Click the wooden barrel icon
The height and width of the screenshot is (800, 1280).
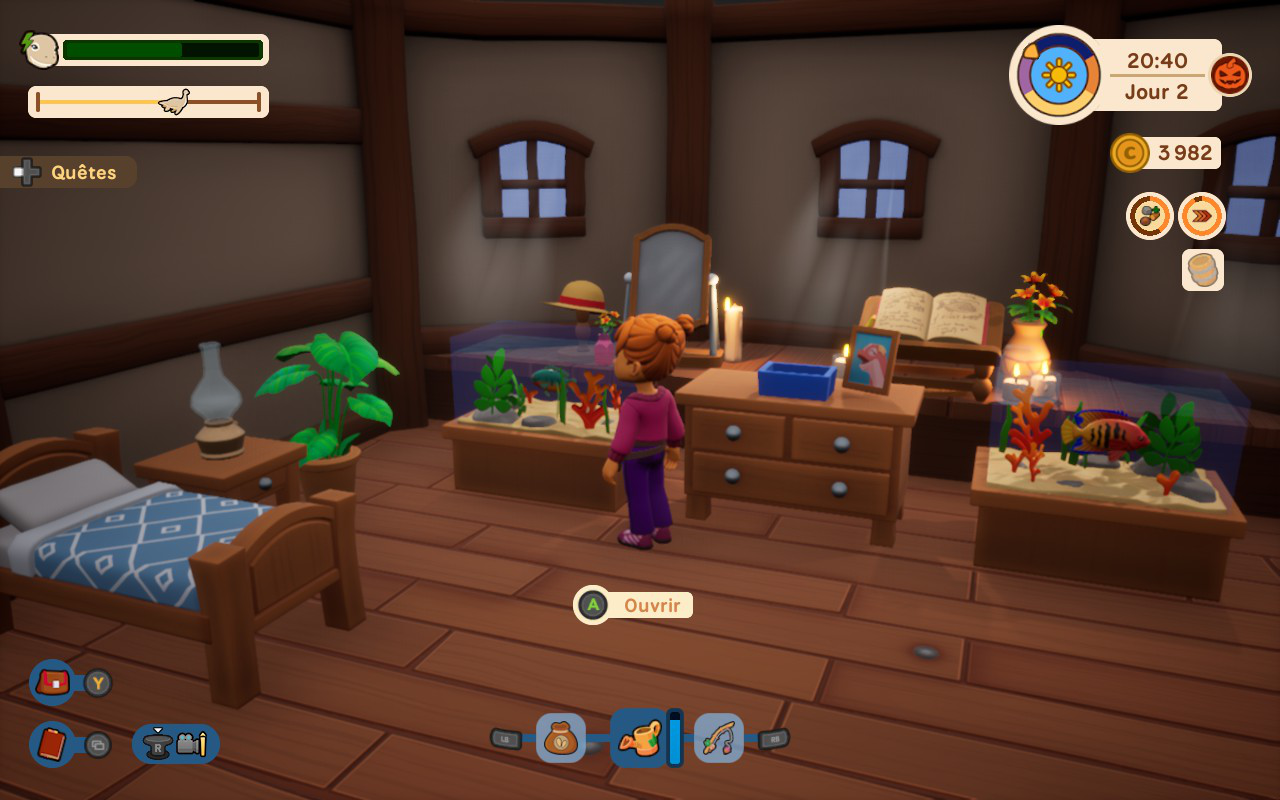coord(1202,270)
